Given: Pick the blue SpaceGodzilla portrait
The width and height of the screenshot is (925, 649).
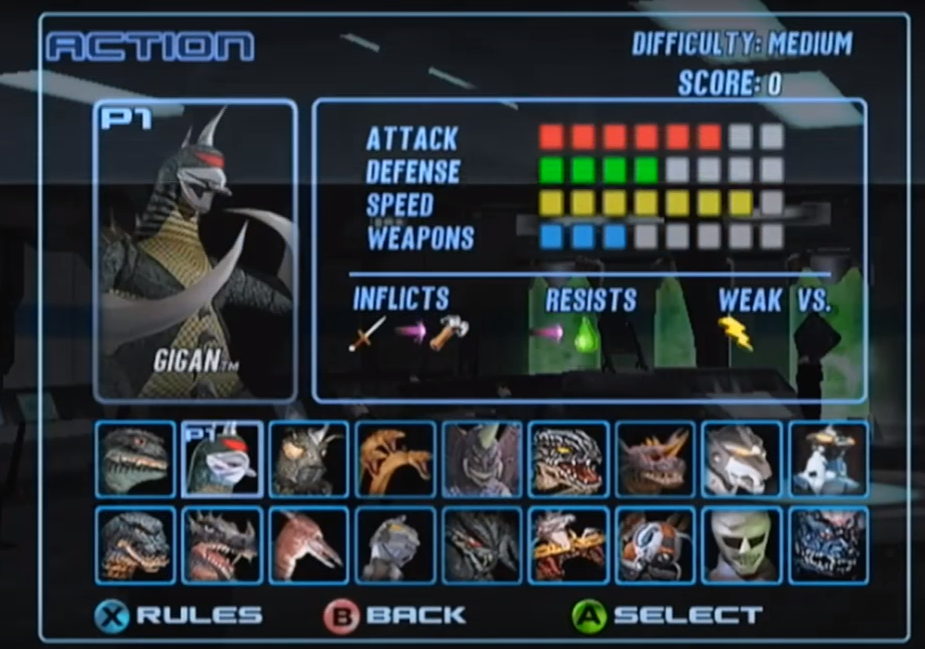Looking at the screenshot, I should pyautogui.click(x=828, y=545).
